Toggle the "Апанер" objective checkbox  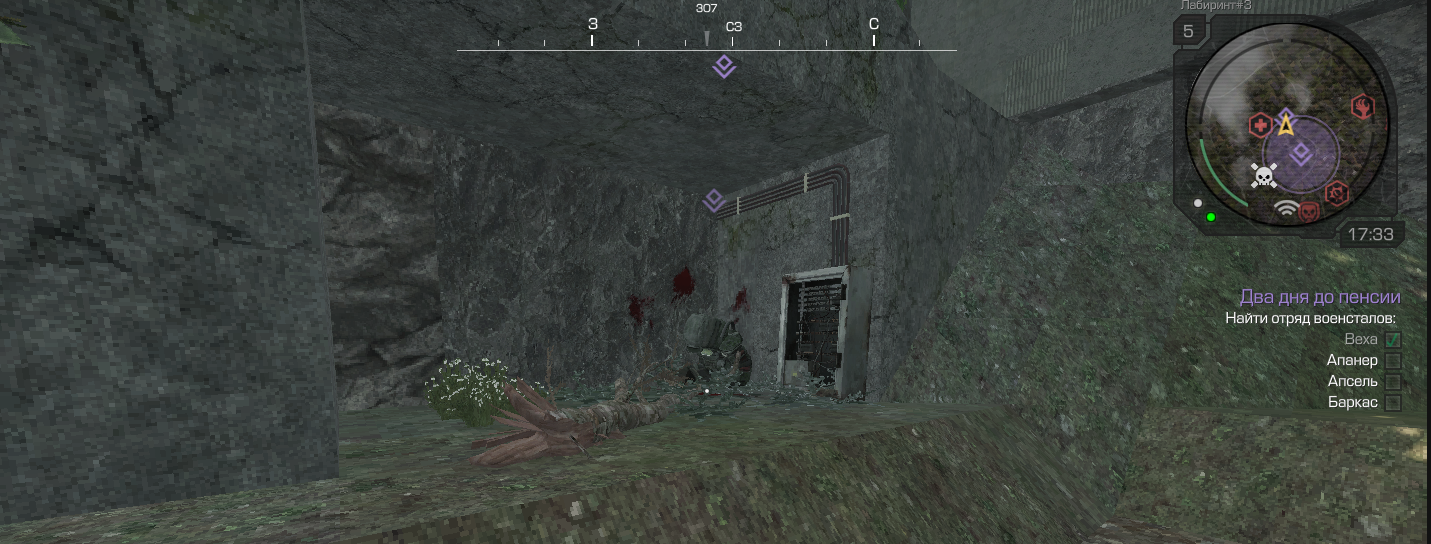[x=1392, y=361]
